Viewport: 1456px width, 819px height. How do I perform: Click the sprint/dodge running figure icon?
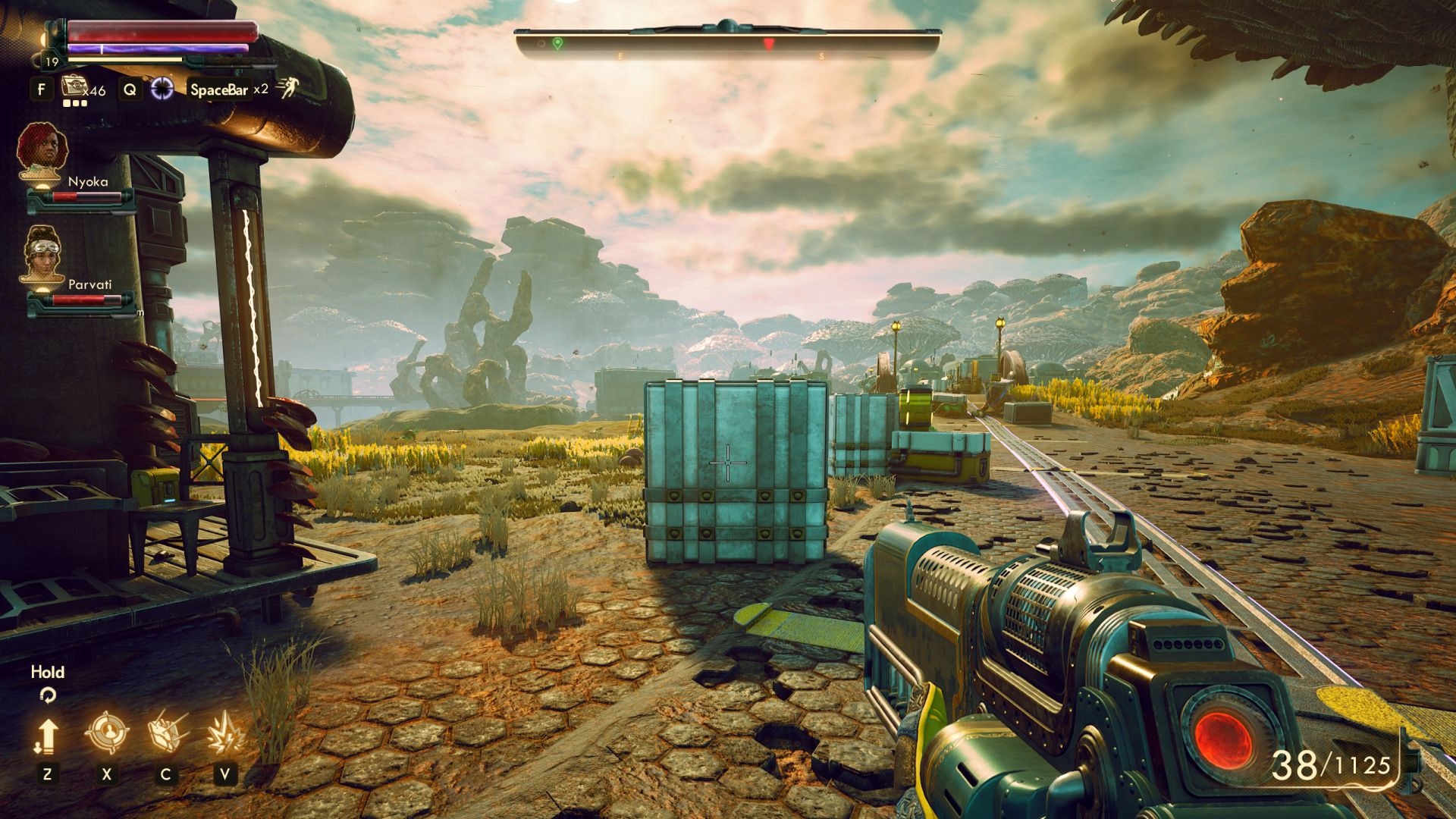(x=289, y=89)
